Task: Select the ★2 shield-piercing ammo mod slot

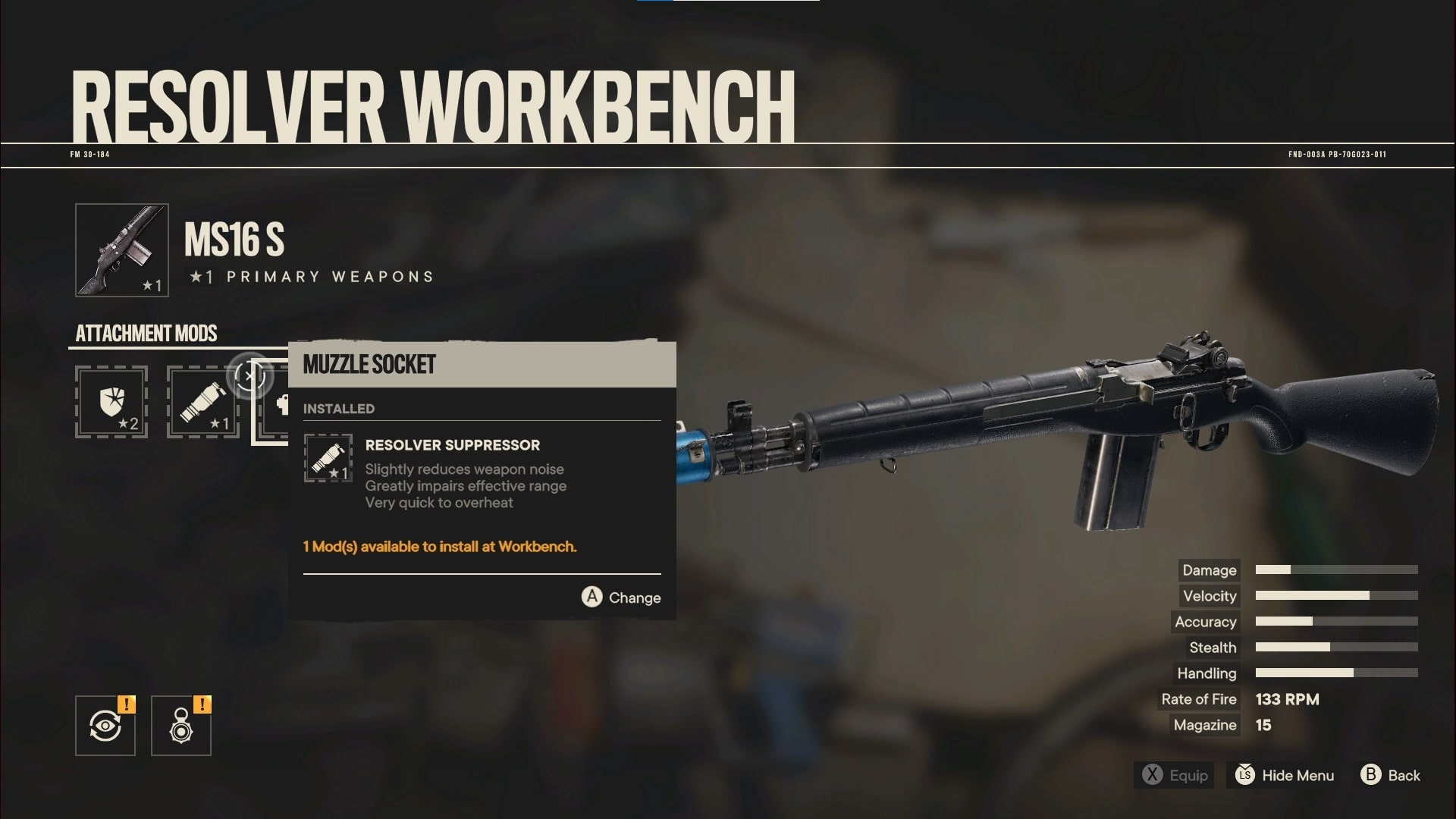Action: [x=111, y=403]
